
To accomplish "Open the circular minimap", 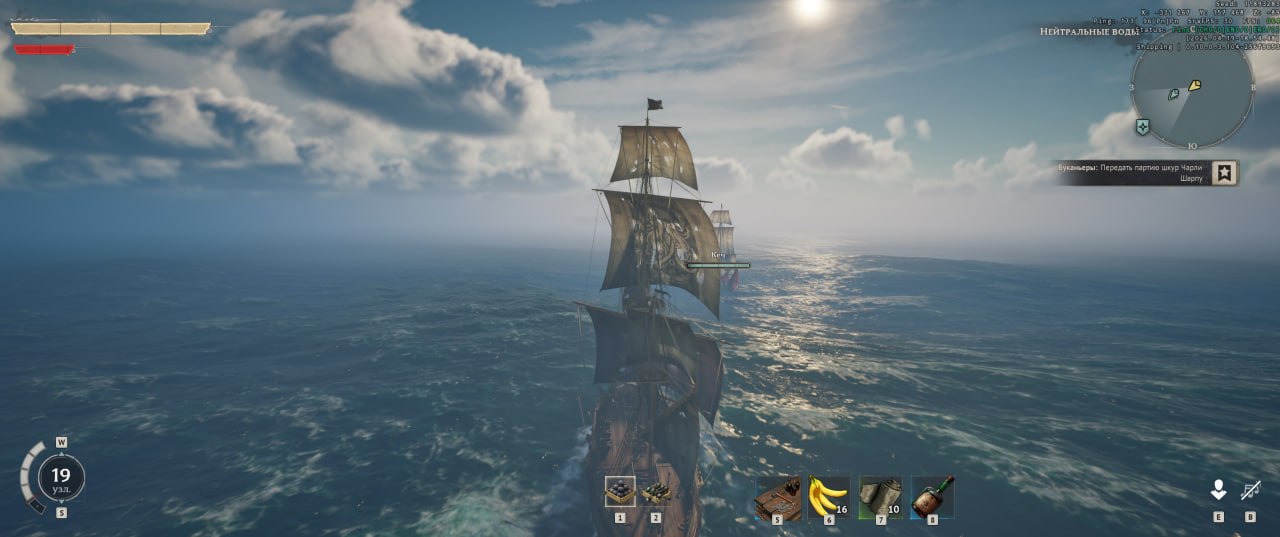I will [1192, 92].
